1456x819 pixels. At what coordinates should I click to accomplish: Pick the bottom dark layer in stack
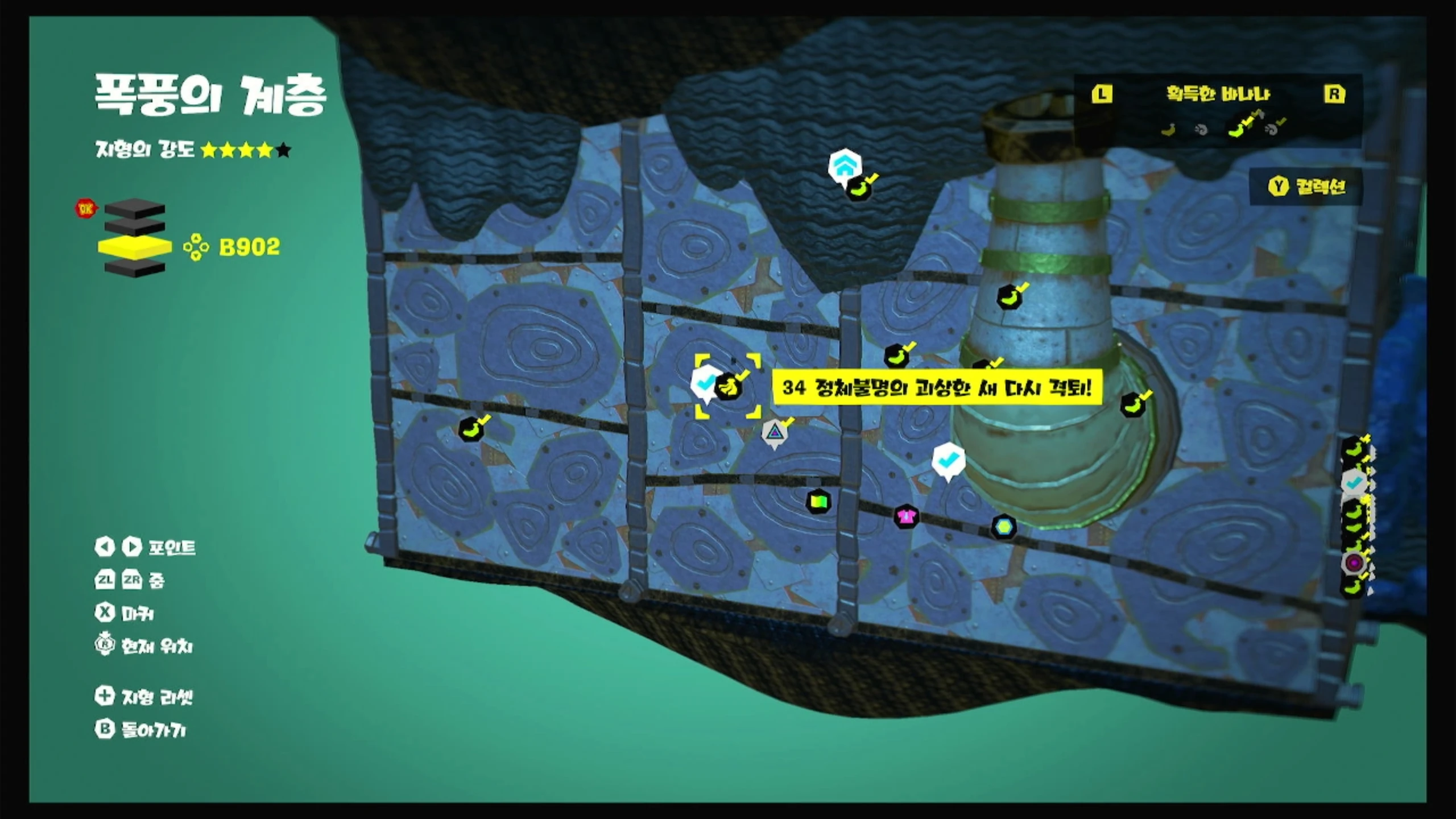[x=134, y=268]
